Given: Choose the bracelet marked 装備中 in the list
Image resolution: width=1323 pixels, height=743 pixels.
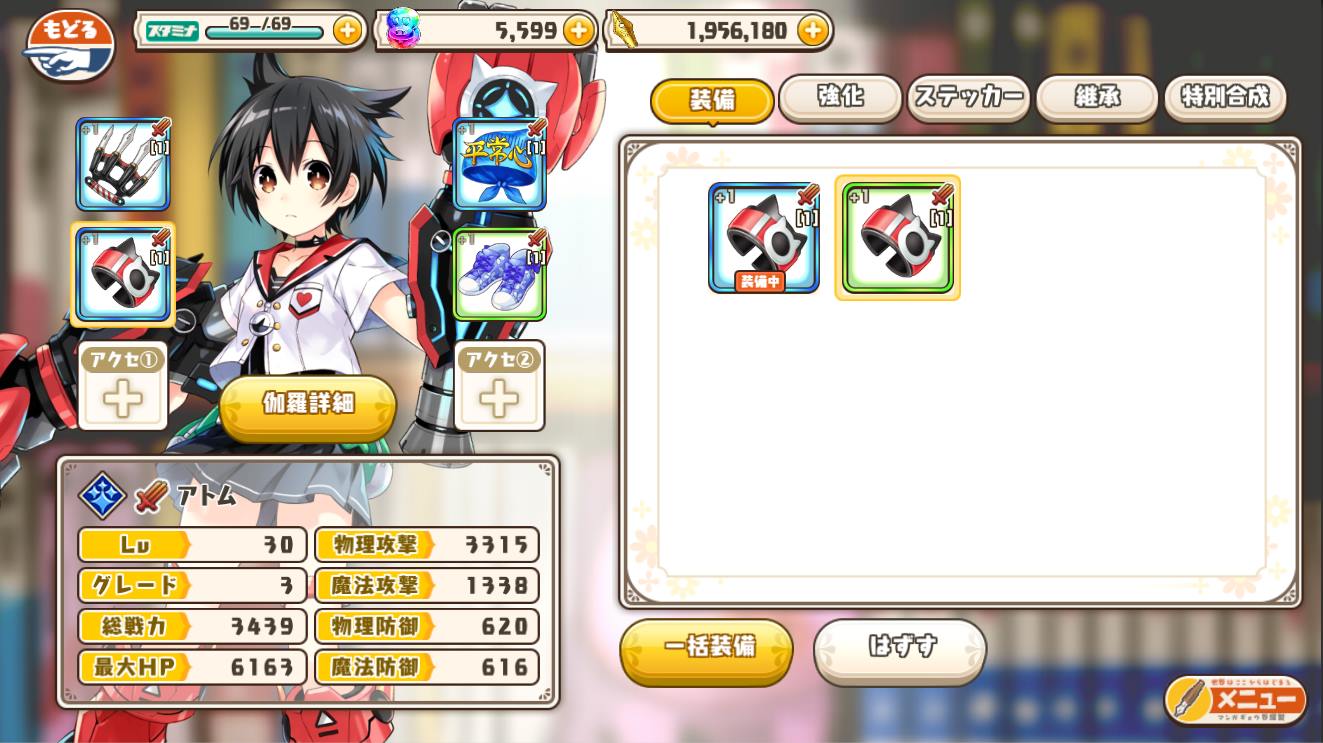Looking at the screenshot, I should (x=763, y=238).
